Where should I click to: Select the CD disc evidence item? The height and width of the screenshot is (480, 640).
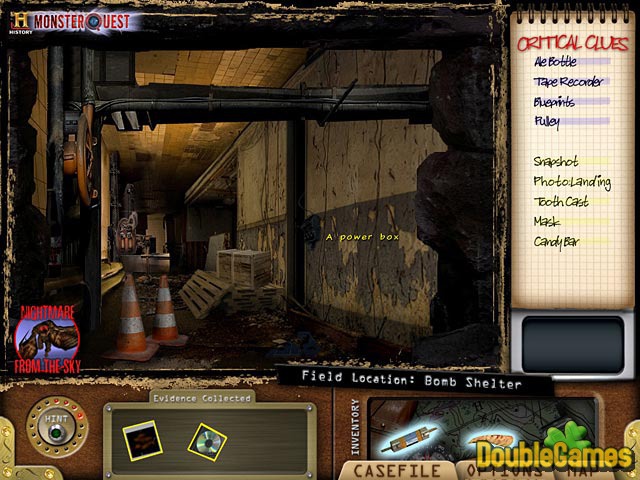[205, 437]
